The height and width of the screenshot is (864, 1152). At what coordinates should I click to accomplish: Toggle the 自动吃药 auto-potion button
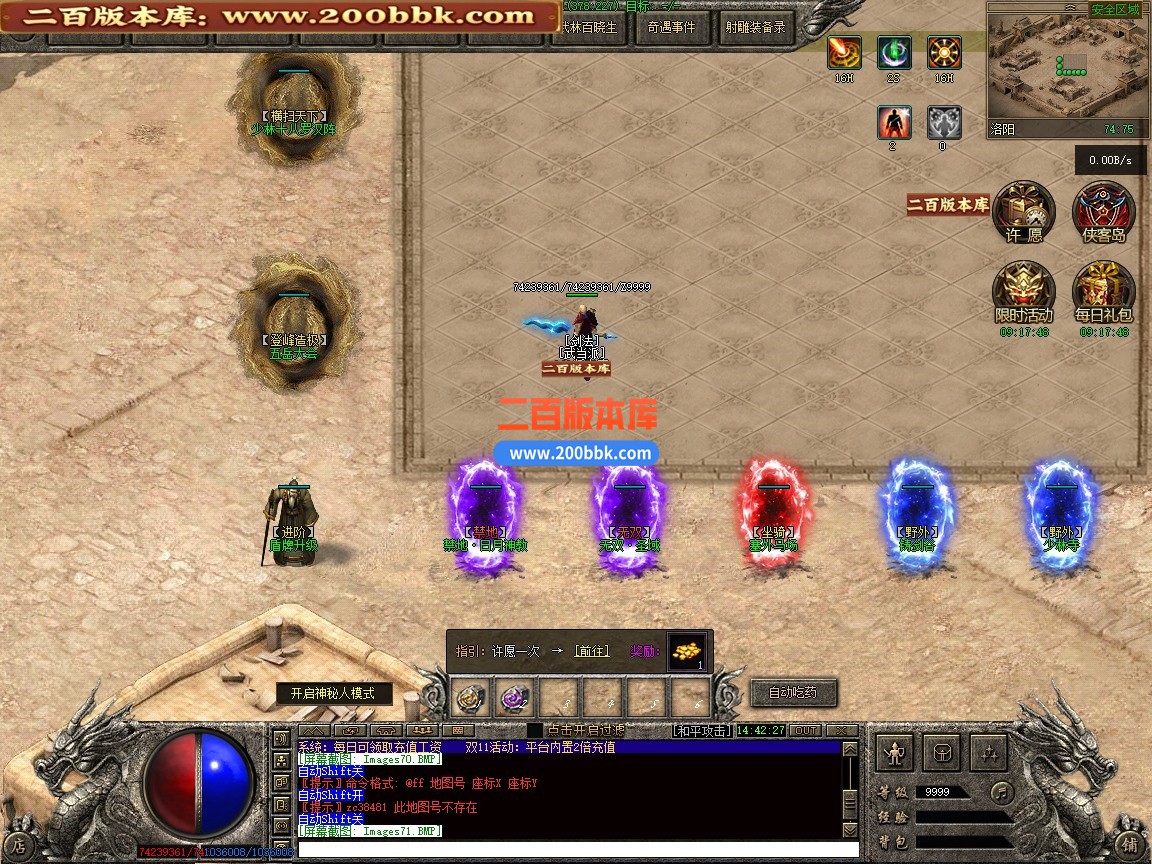792,692
